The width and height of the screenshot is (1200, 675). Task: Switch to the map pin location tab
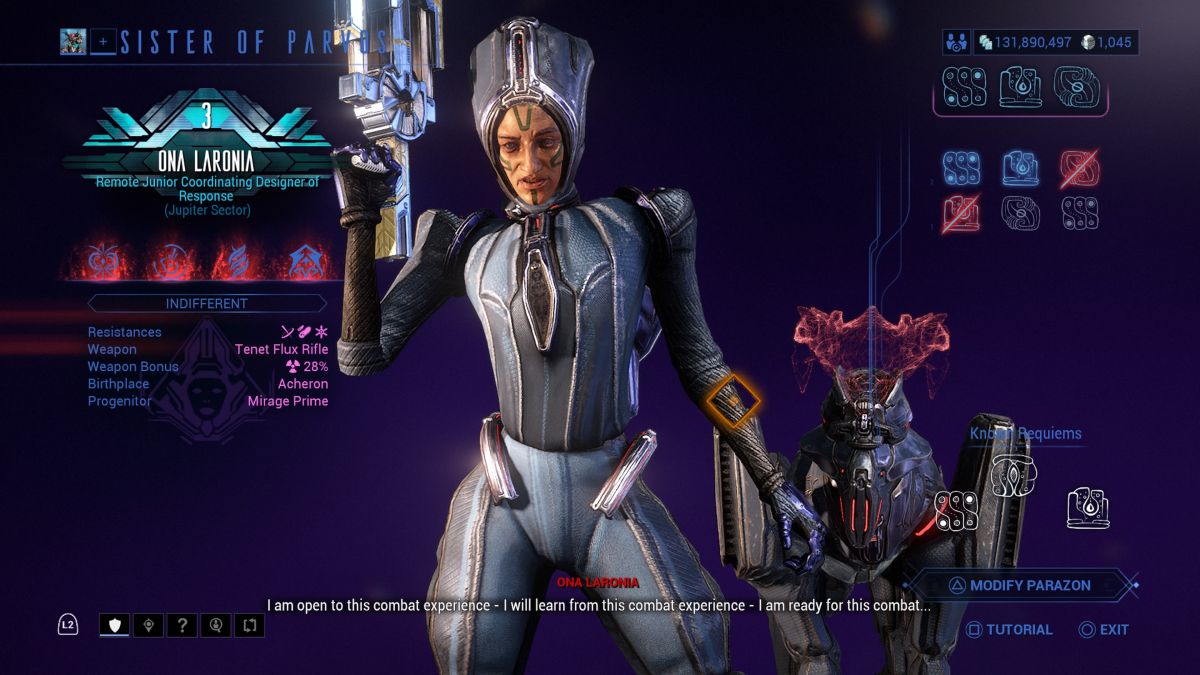[x=149, y=626]
